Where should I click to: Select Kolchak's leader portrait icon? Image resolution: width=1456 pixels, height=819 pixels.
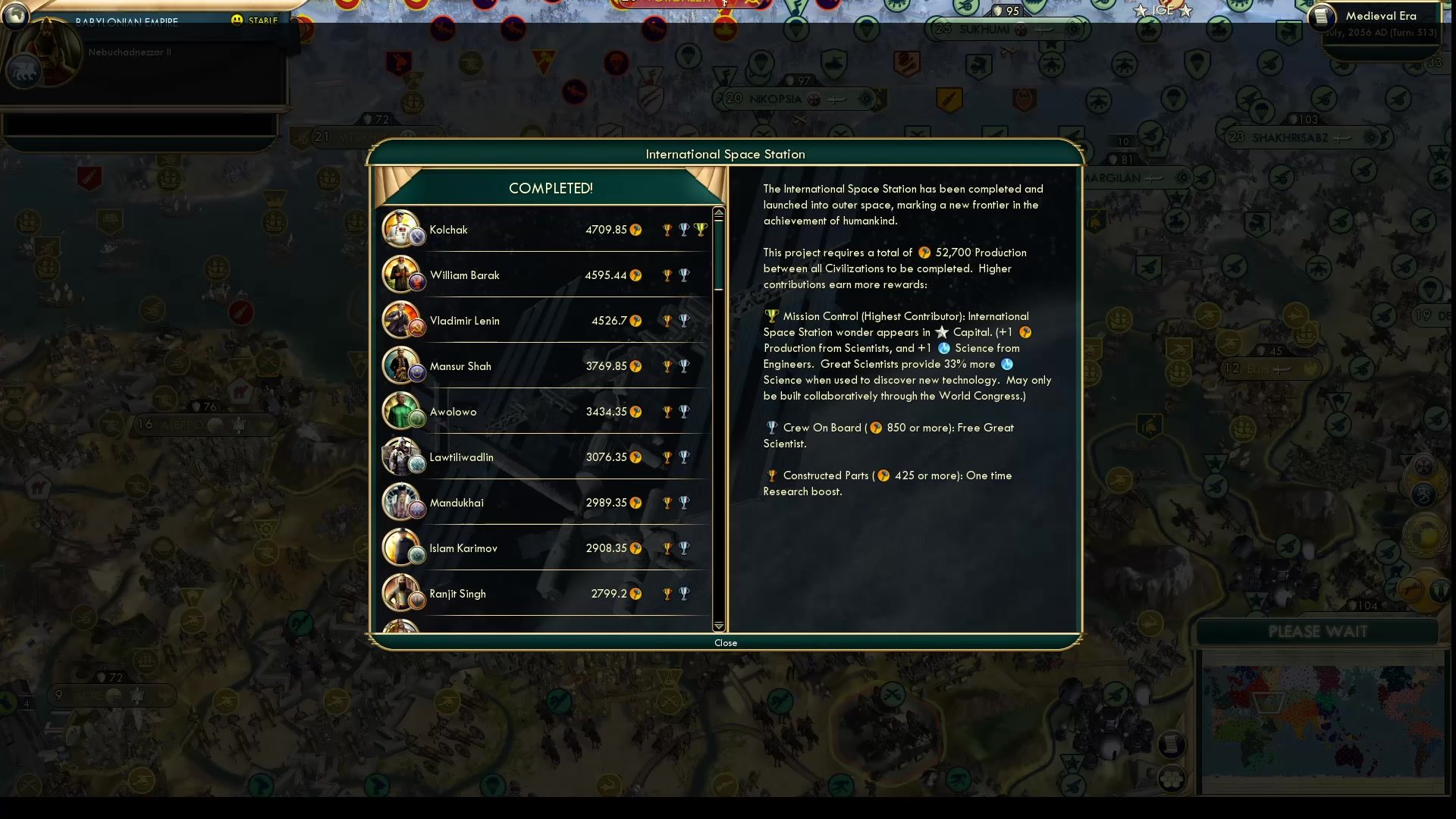pyautogui.click(x=403, y=229)
